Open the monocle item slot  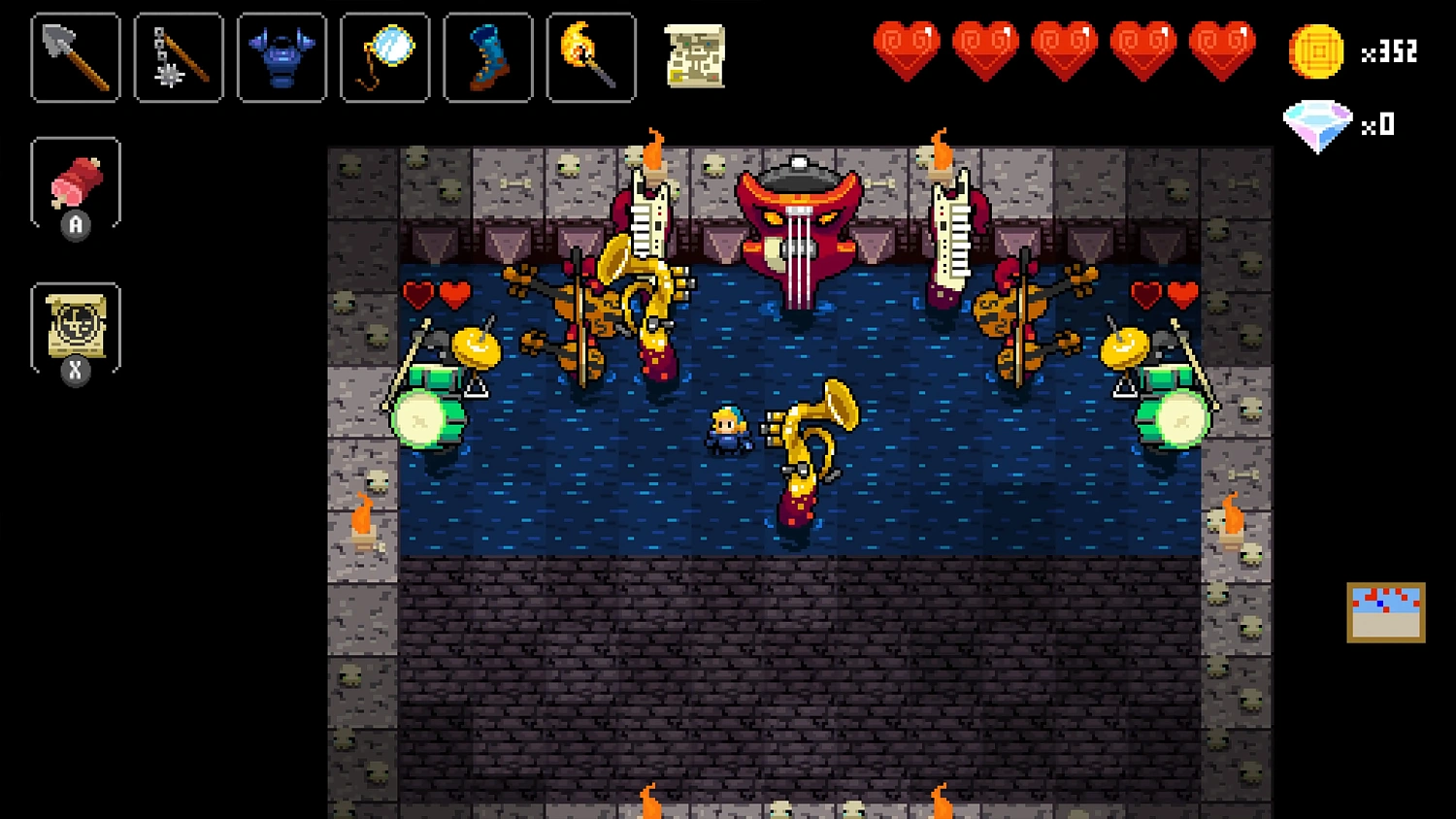(x=384, y=56)
